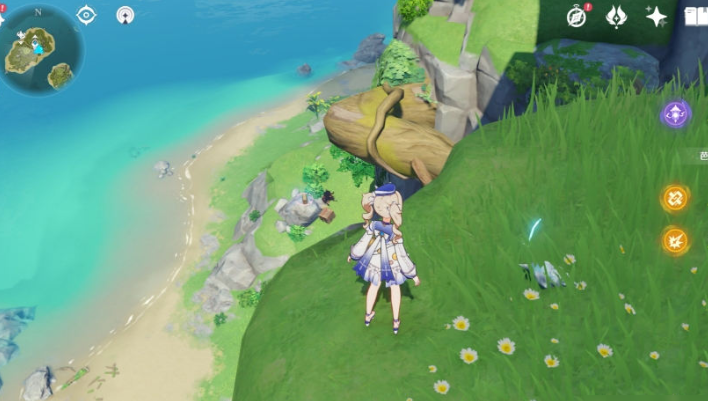
Task: Activate the upper orange skill icon
Action: coord(675,197)
